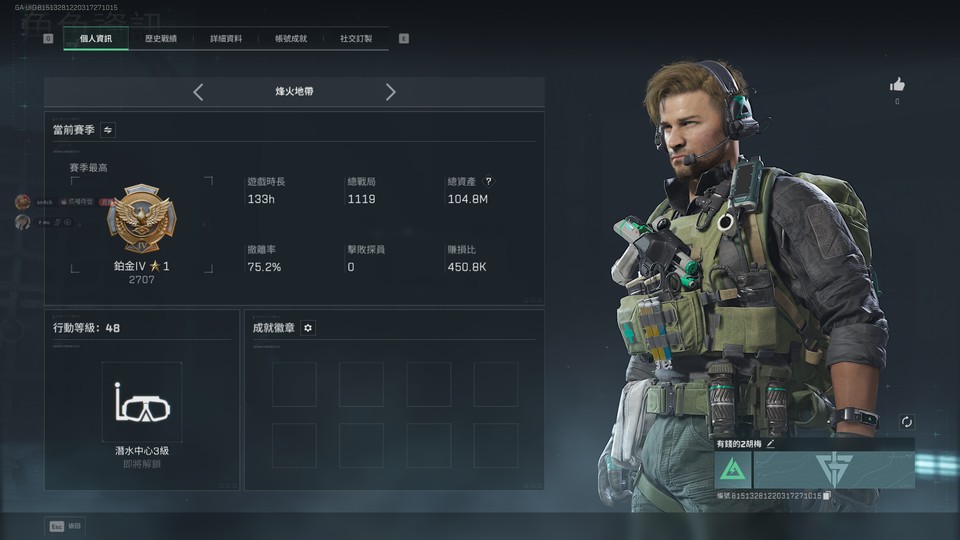Open the 歷史戰績 tab
The height and width of the screenshot is (540, 960).
click(x=161, y=39)
